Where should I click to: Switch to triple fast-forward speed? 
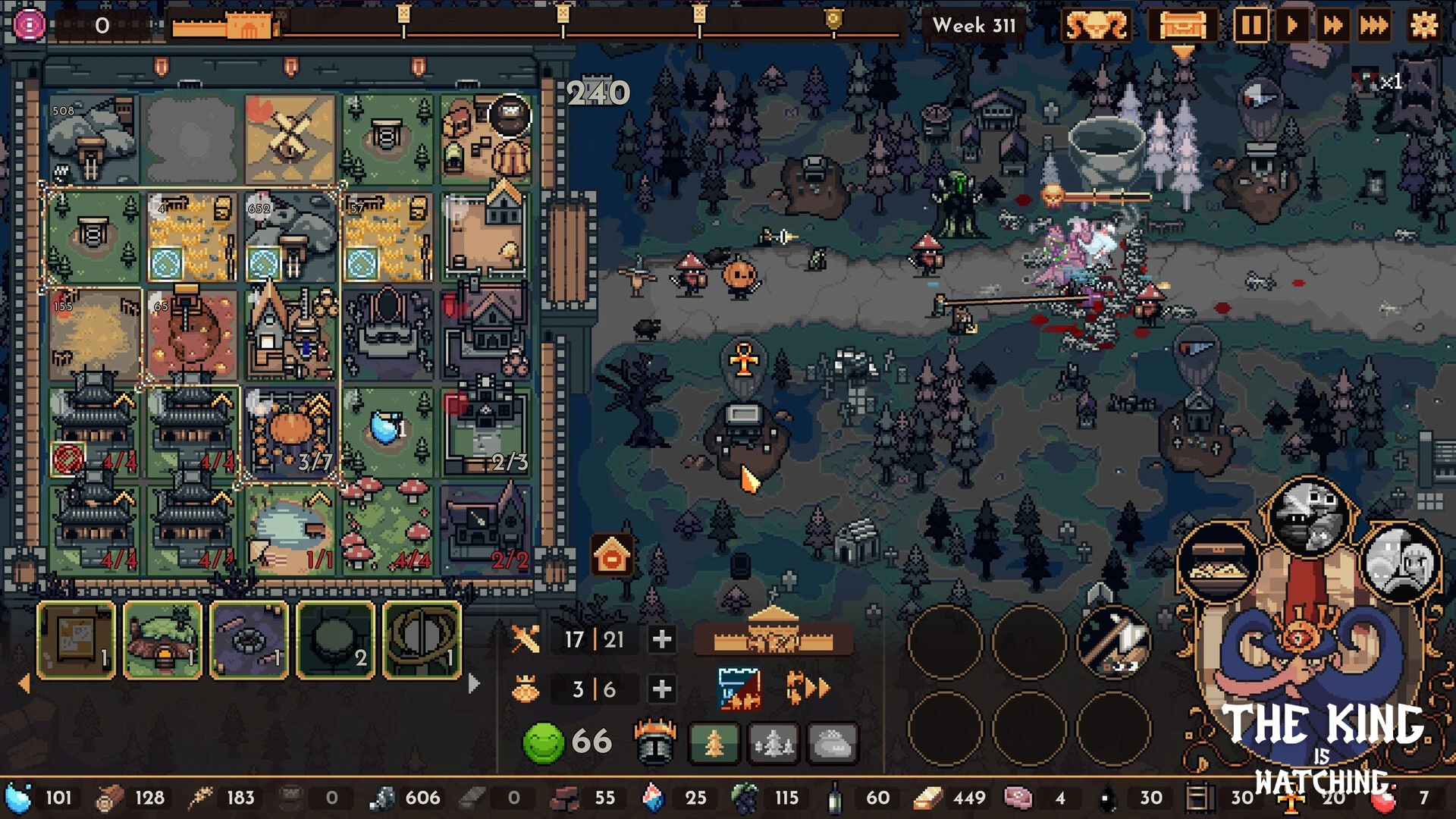tap(1373, 26)
